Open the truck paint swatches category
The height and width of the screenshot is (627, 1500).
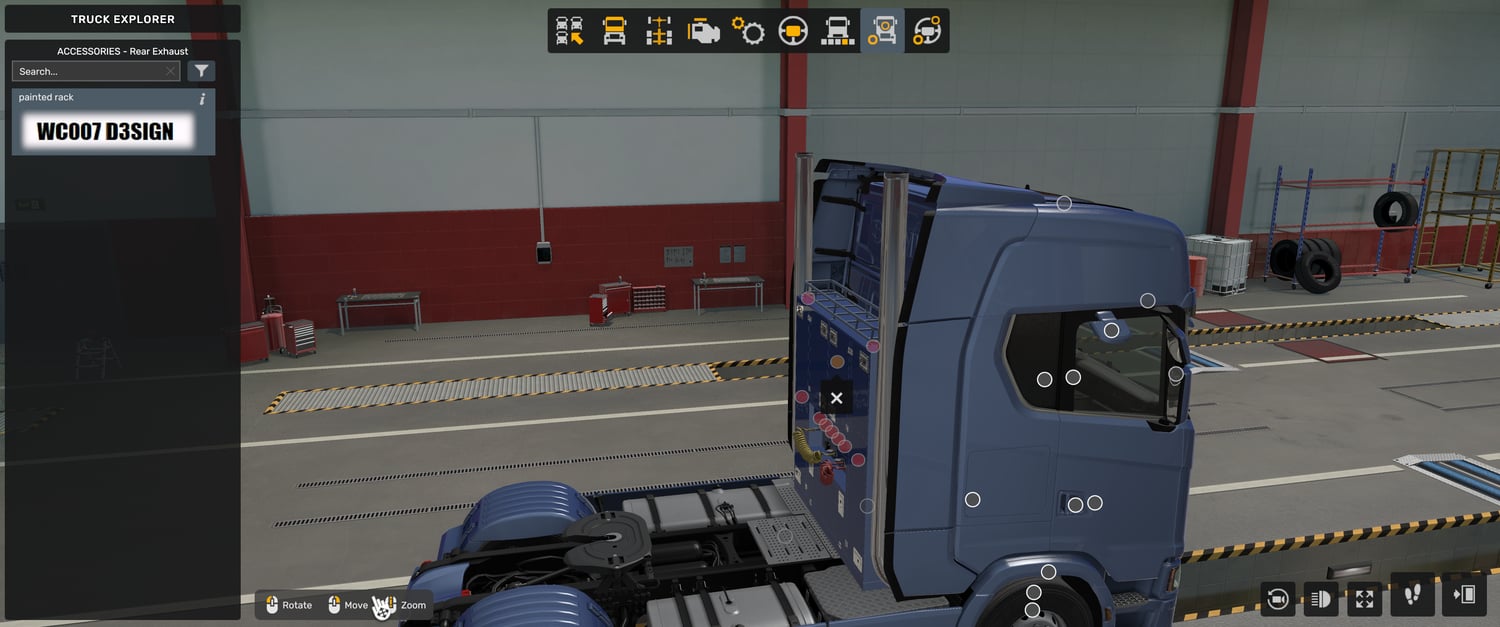pos(837,31)
